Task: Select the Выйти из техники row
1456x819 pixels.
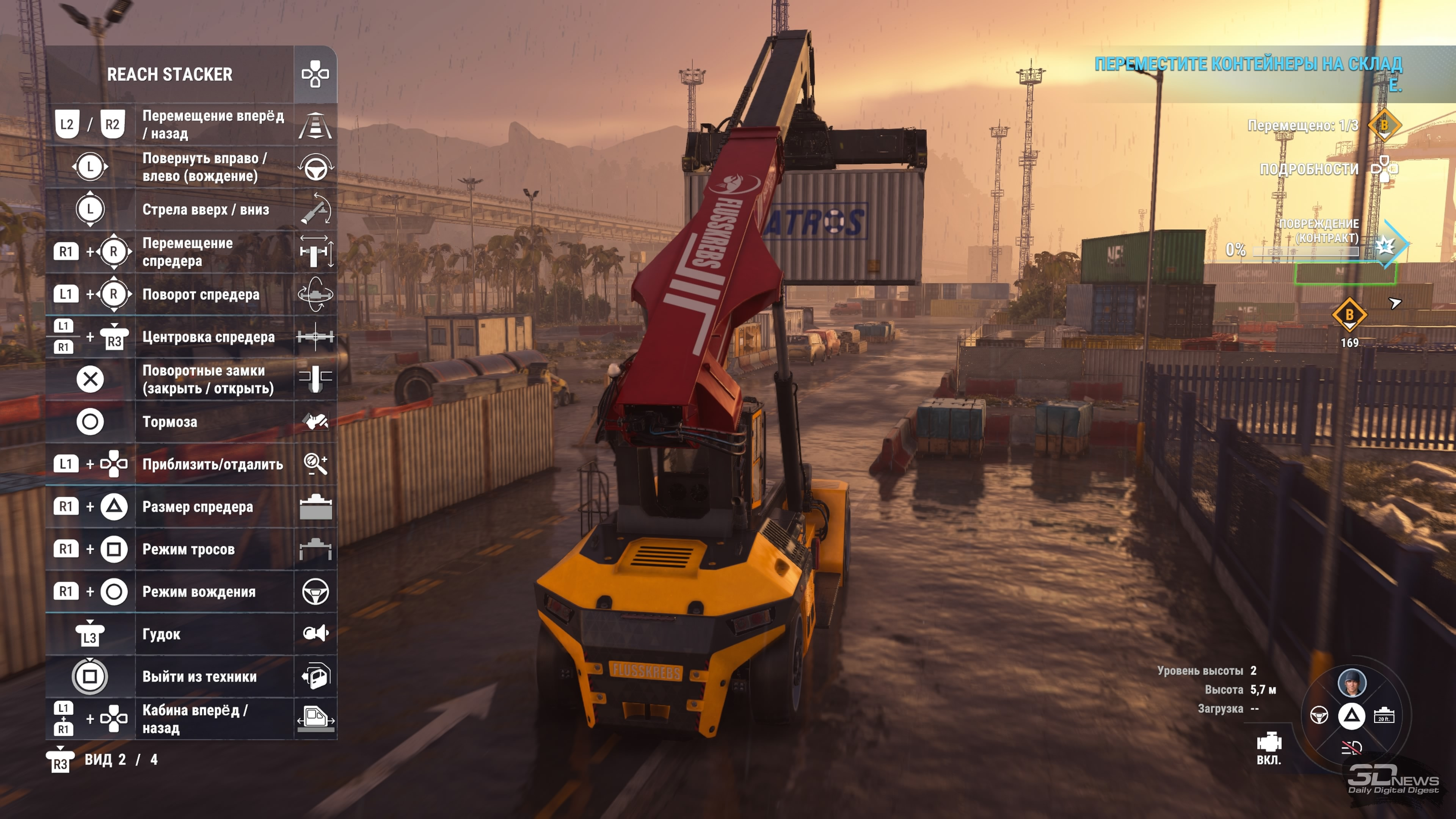Action: 199,676
